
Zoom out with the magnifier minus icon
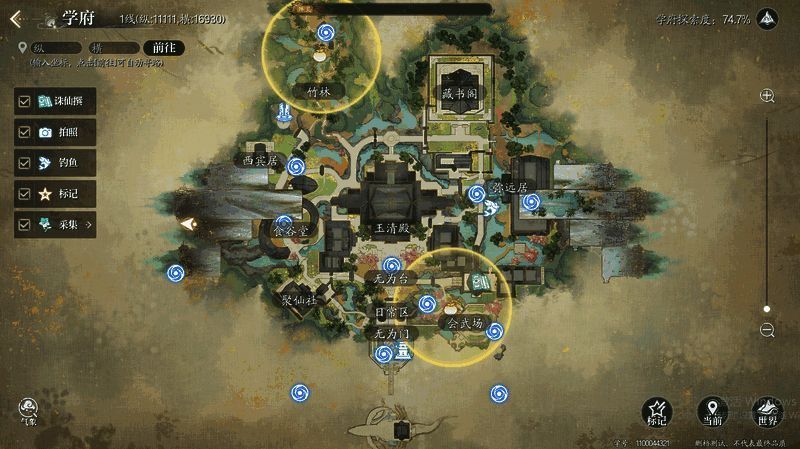(767, 330)
